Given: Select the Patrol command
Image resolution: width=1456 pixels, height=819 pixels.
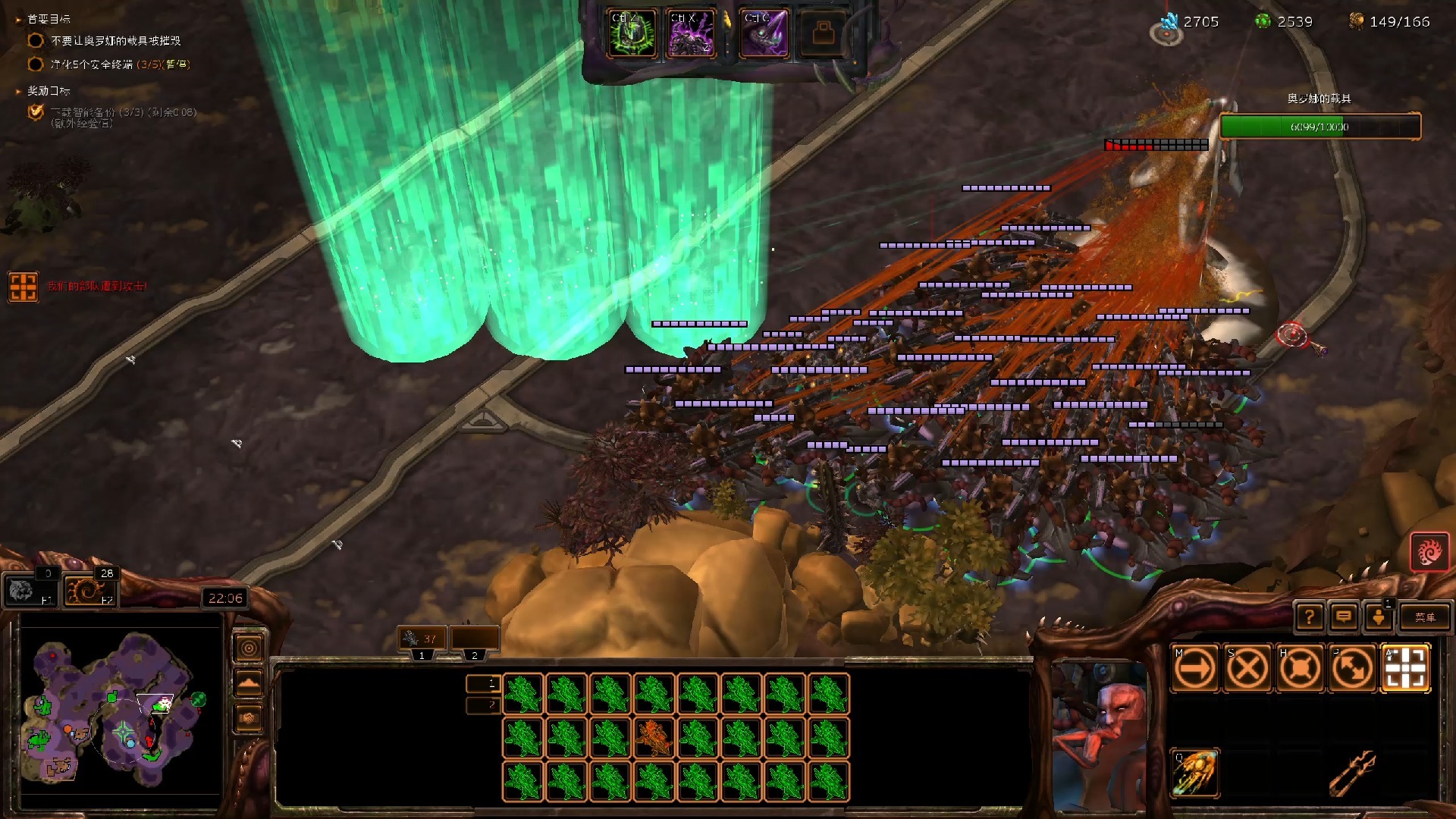Looking at the screenshot, I should tap(1352, 669).
